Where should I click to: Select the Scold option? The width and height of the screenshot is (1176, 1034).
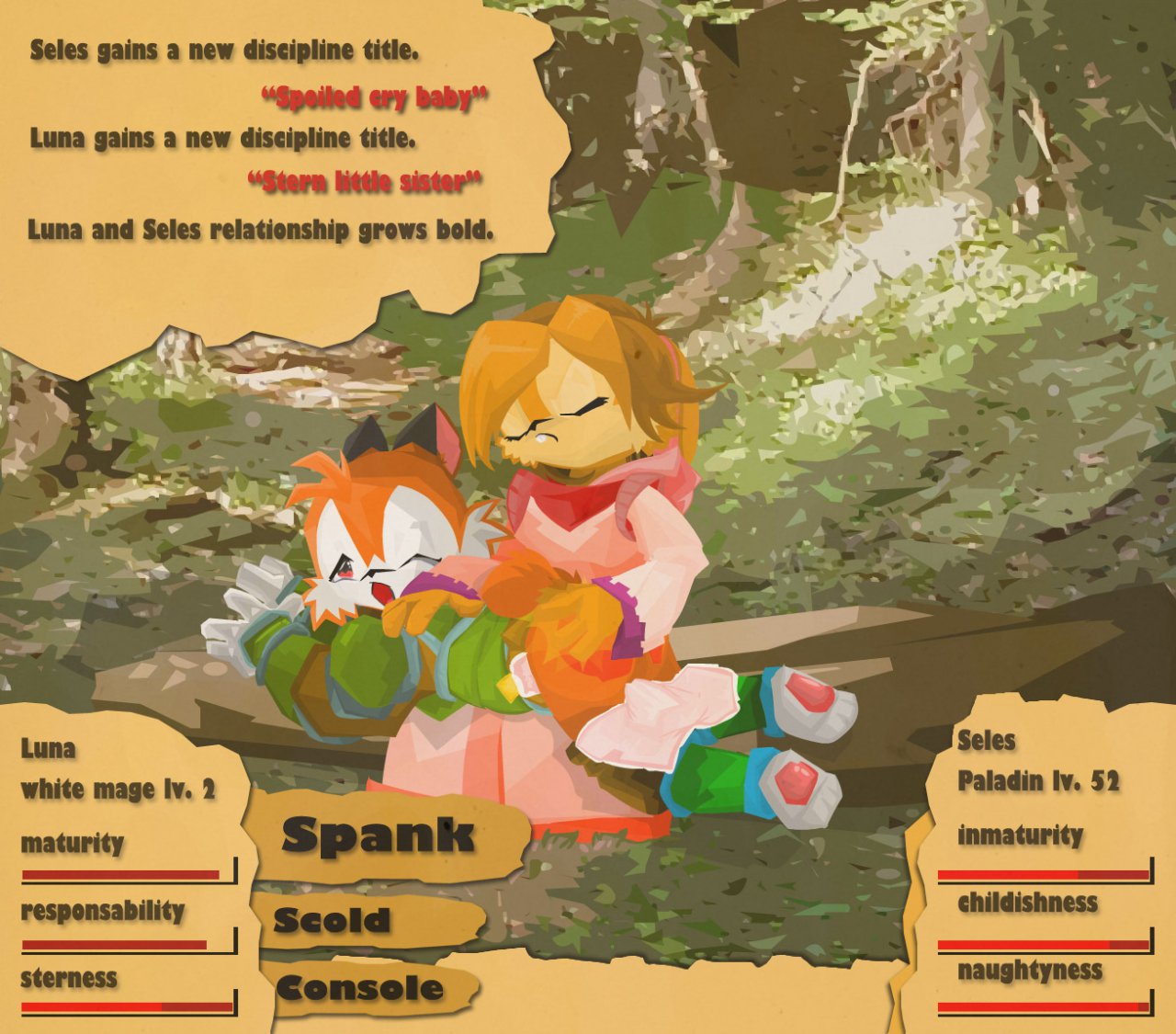[x=333, y=920]
